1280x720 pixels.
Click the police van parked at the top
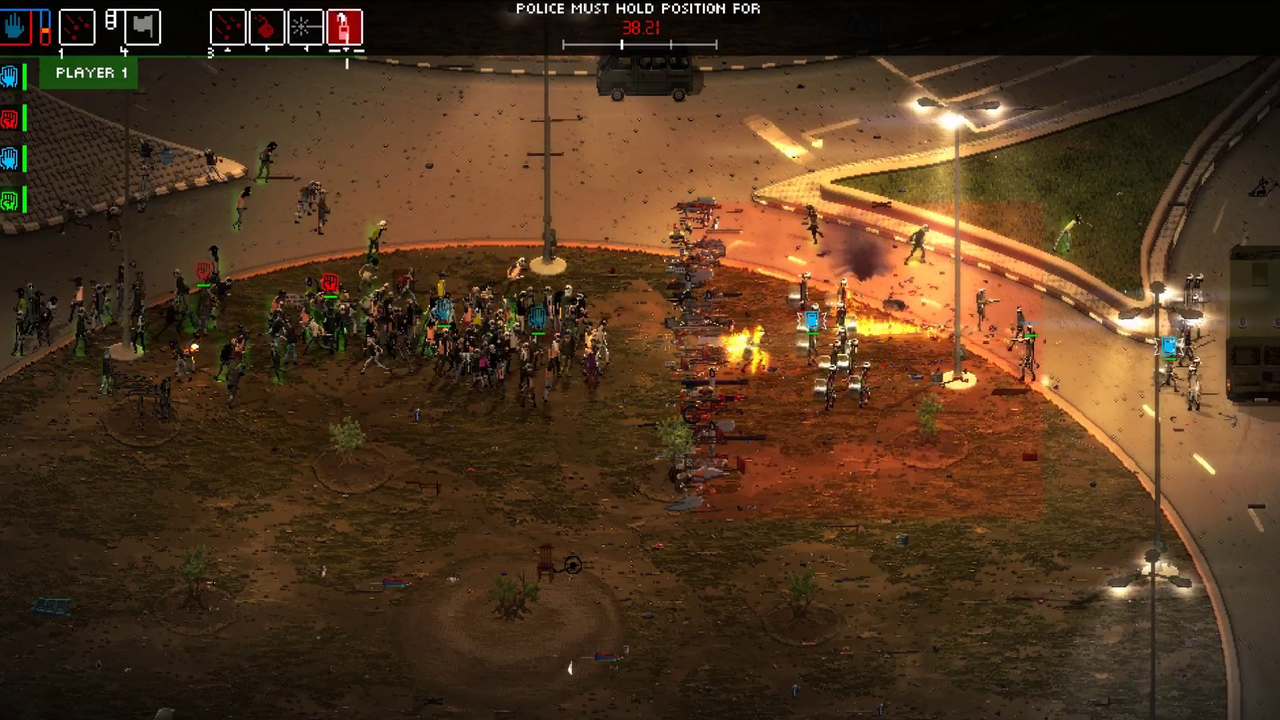click(x=645, y=75)
